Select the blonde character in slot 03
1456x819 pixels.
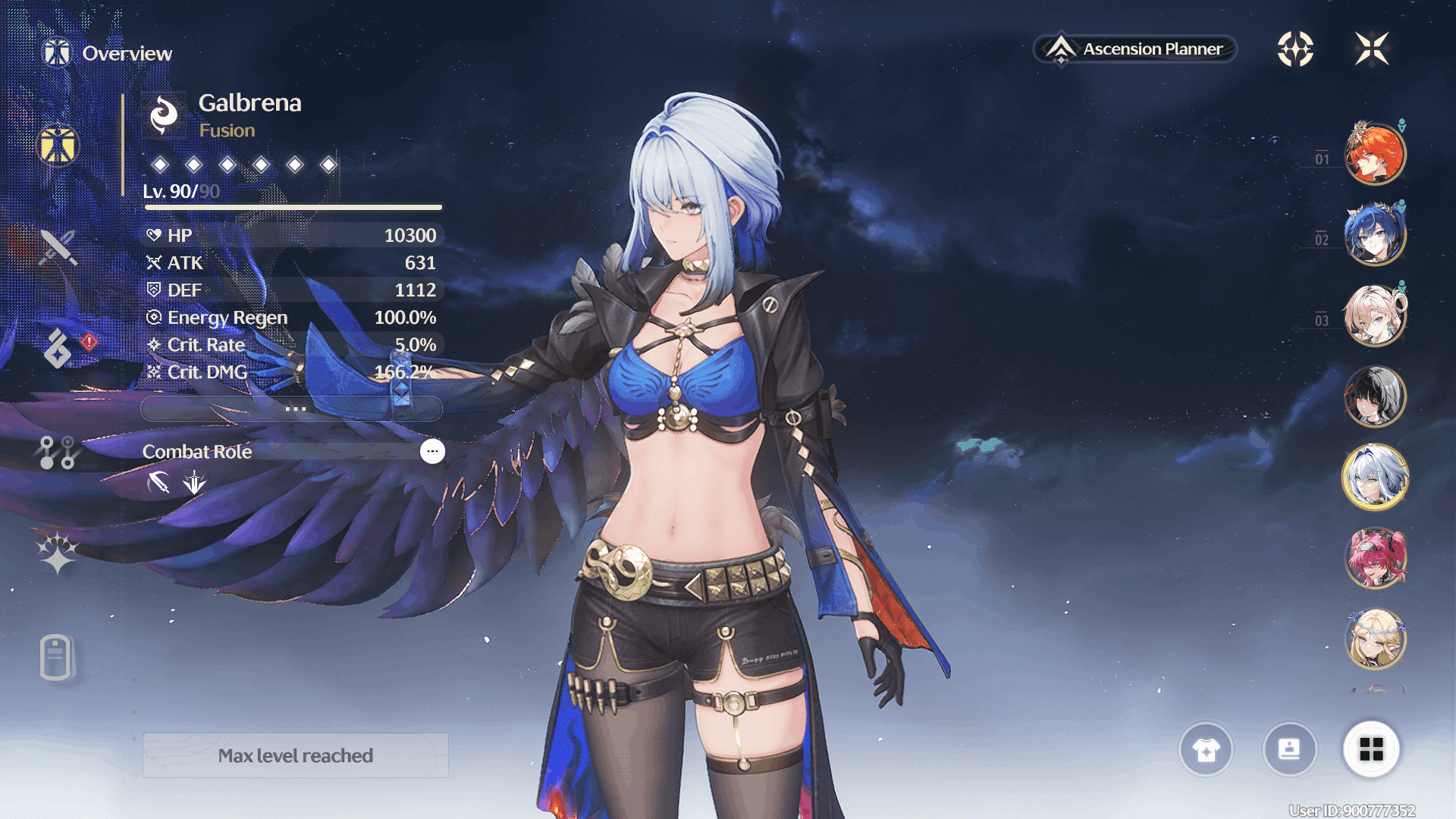click(x=1374, y=315)
